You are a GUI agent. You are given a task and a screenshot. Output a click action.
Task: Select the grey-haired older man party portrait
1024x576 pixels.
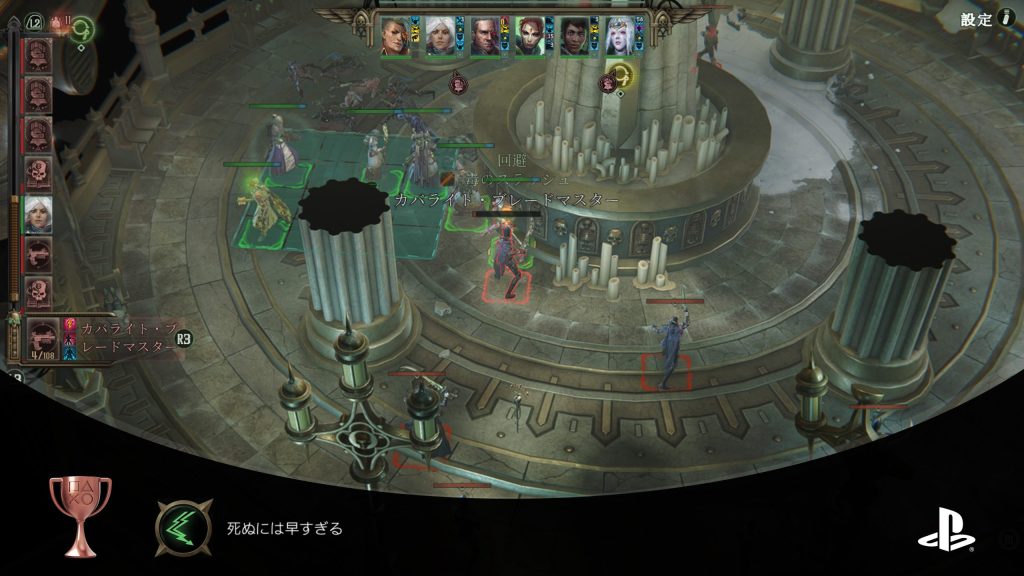click(485, 36)
